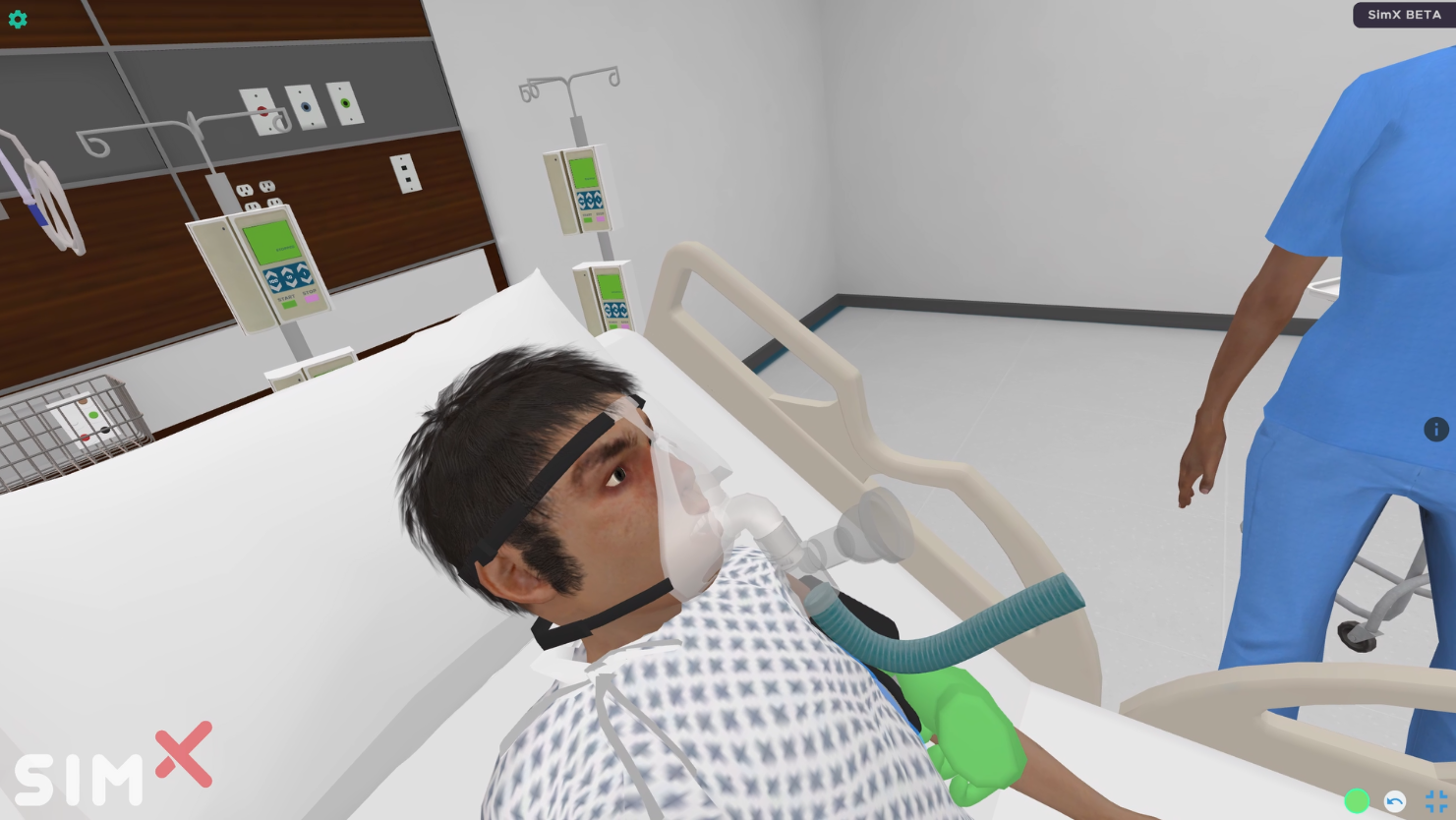Image resolution: width=1456 pixels, height=820 pixels.
Task: Select the green STOPPED pump display
Action: 274,243
